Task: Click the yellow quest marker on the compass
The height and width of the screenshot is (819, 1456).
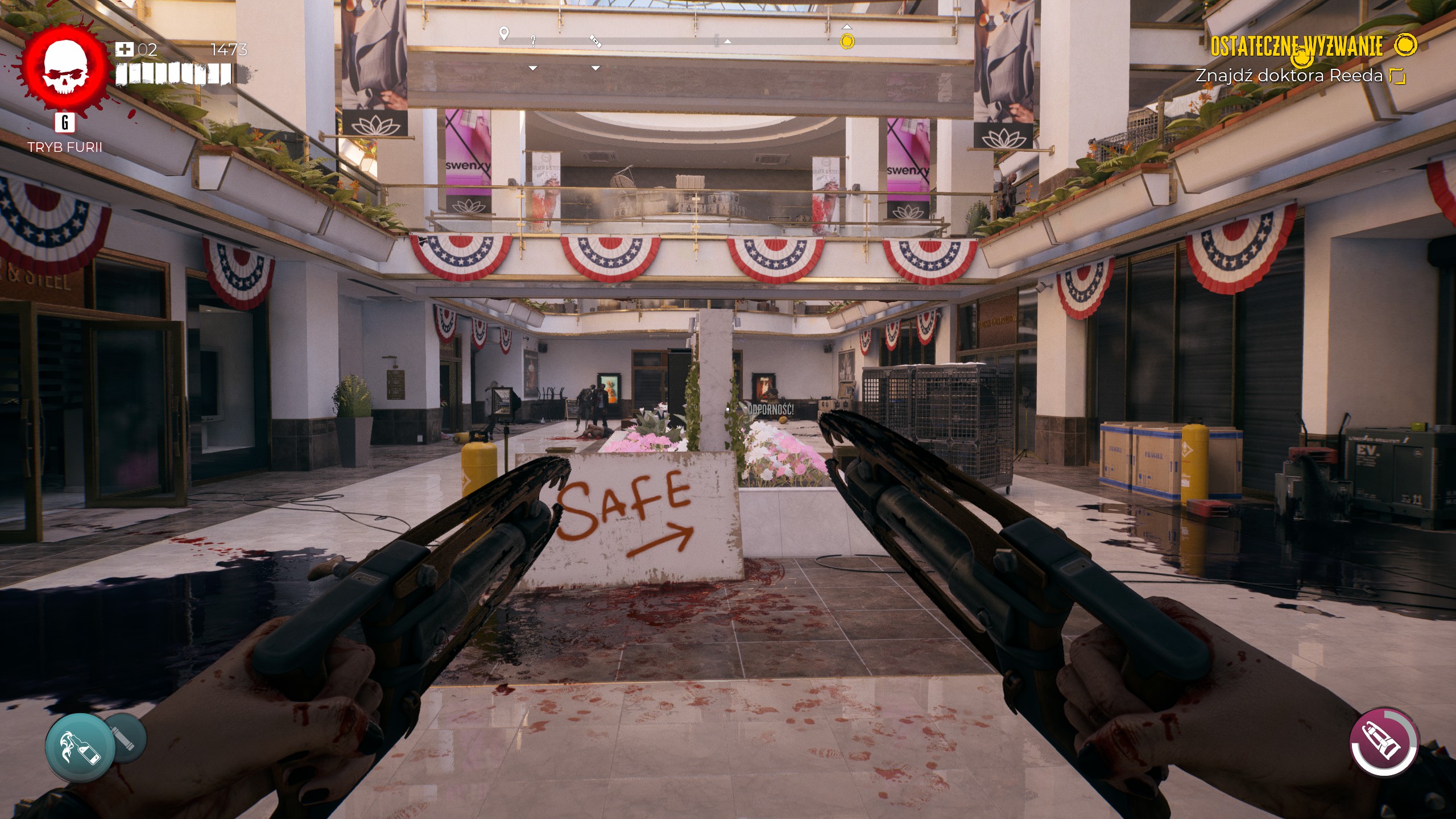Action: point(847,41)
